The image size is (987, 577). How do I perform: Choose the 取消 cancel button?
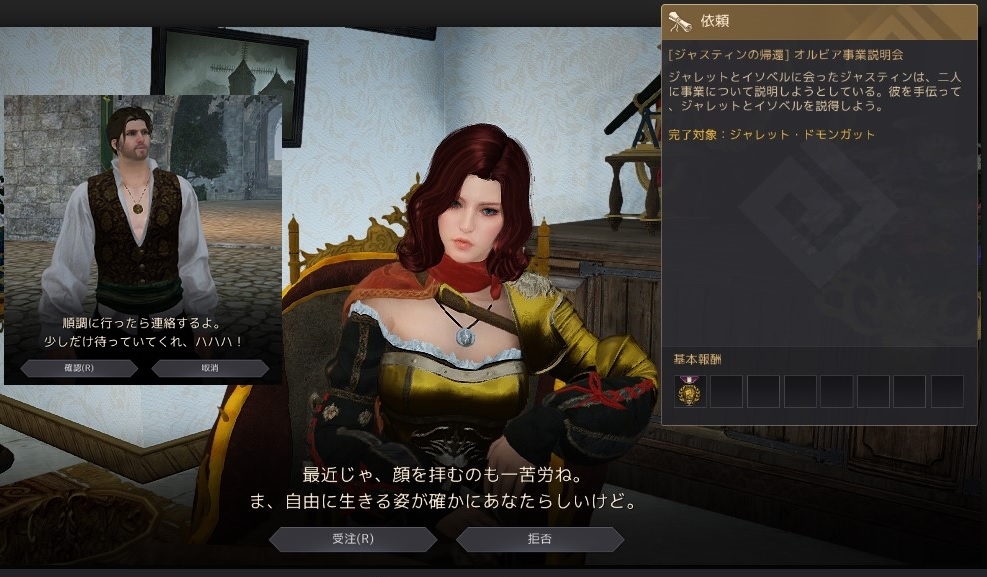210,368
